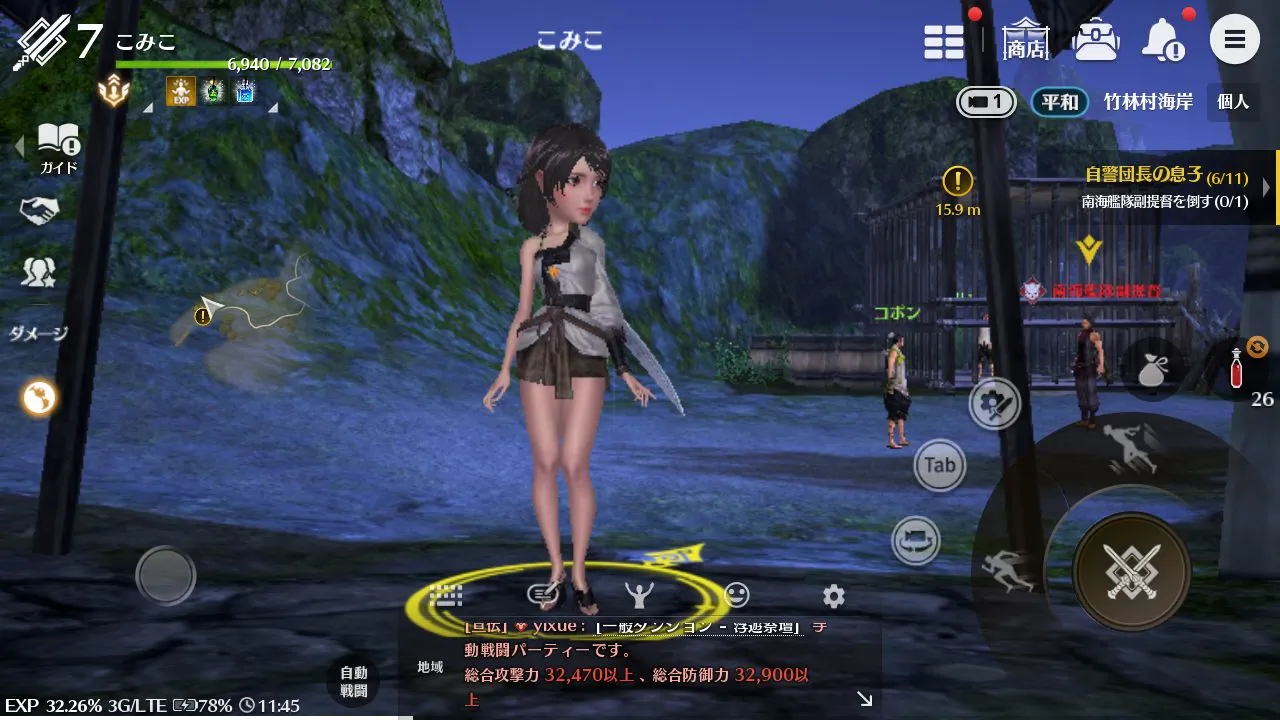This screenshot has height=720, width=1280.
Task: Toggle the 平和 peace mode button
Action: [x=1060, y=102]
